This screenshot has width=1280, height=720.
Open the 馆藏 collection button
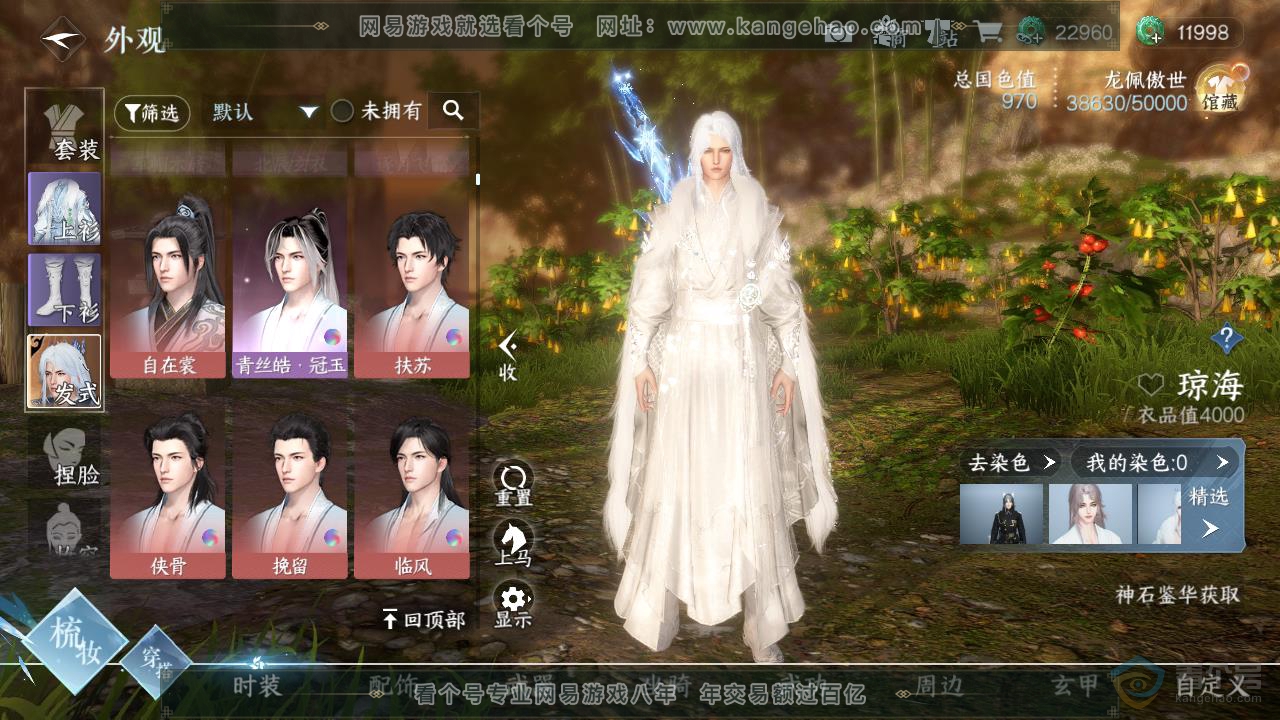coord(1220,88)
